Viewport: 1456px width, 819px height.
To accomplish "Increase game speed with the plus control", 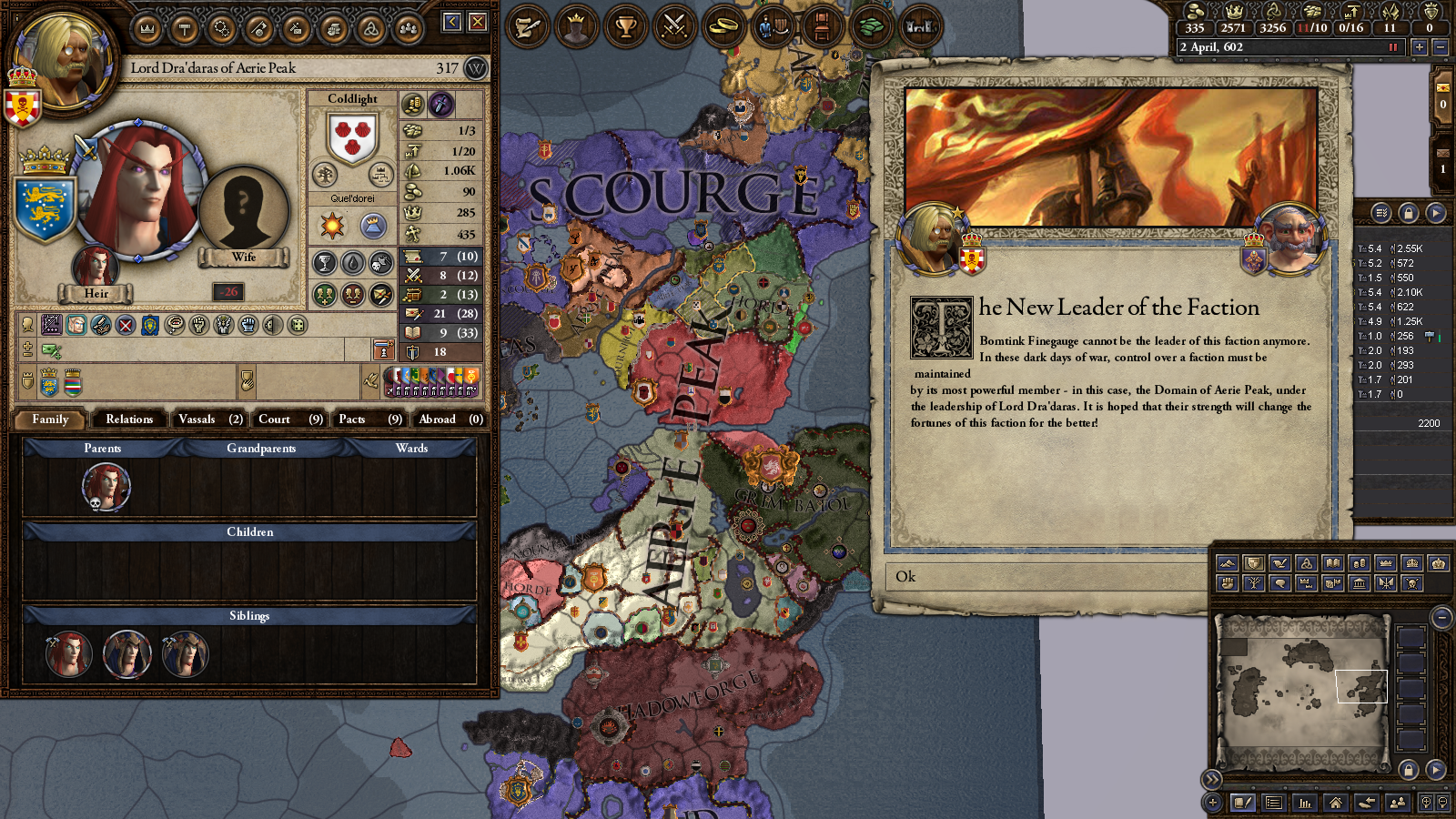I will (1419, 46).
